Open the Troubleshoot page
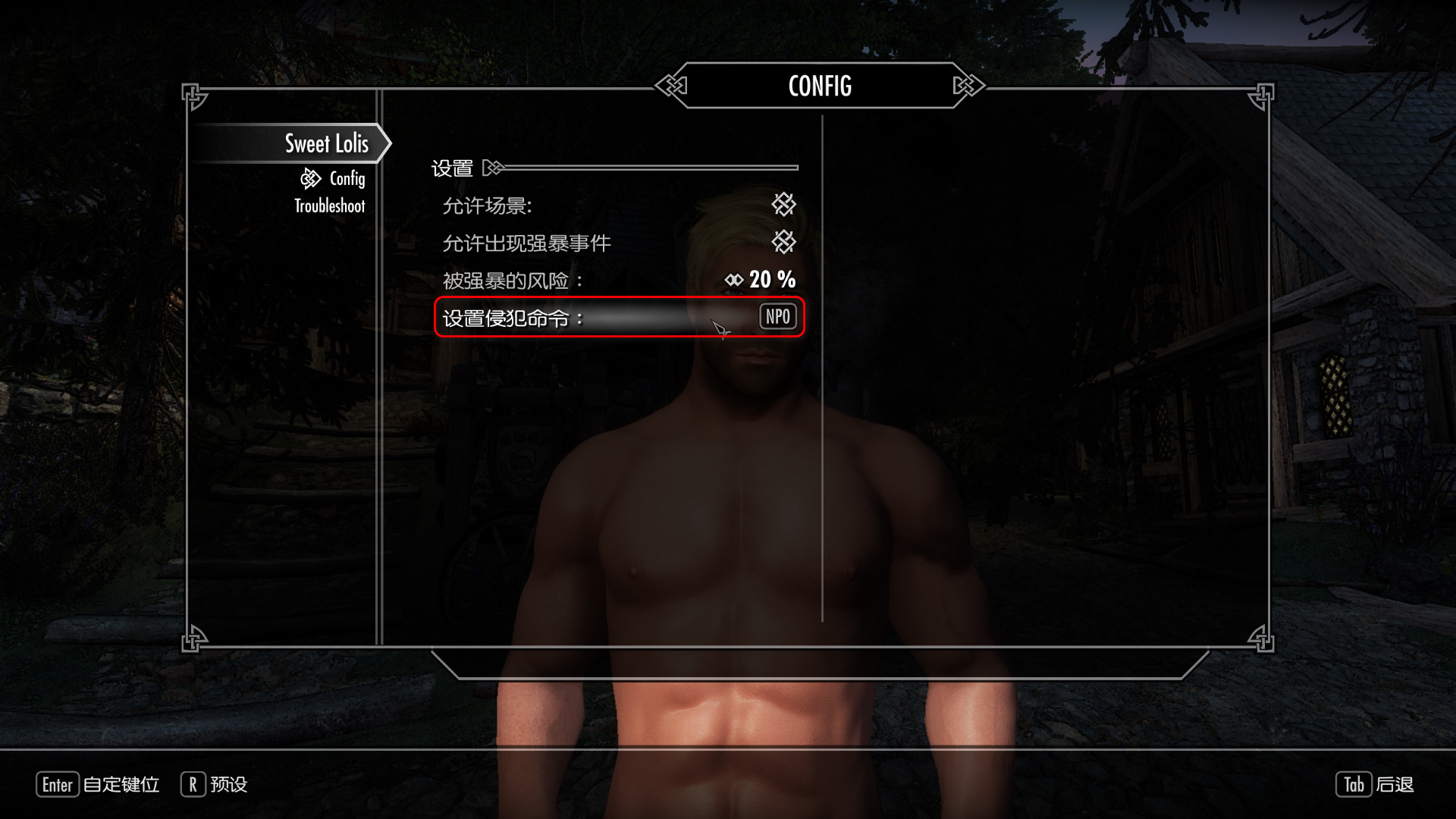 329,206
